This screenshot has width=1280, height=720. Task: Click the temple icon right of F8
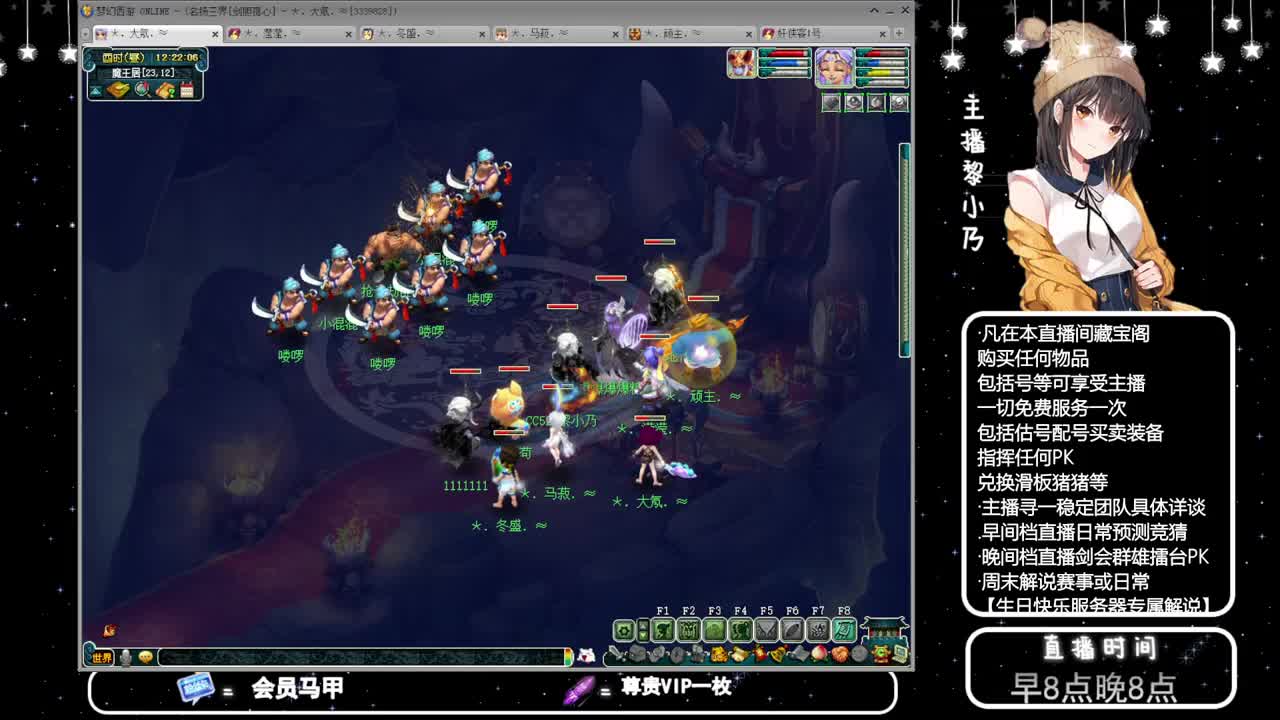pyautogui.click(x=884, y=630)
